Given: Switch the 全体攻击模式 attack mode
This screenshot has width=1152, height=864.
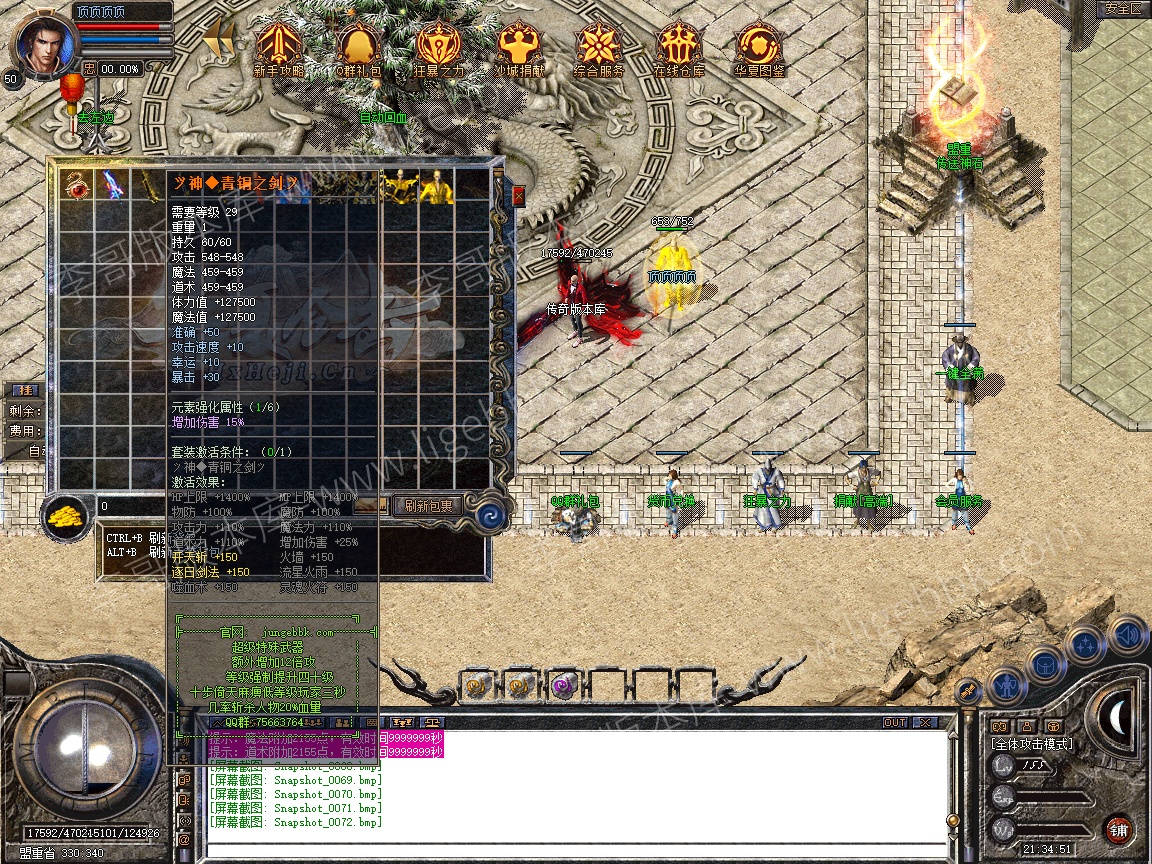Looking at the screenshot, I should pyautogui.click(x=1031, y=744).
